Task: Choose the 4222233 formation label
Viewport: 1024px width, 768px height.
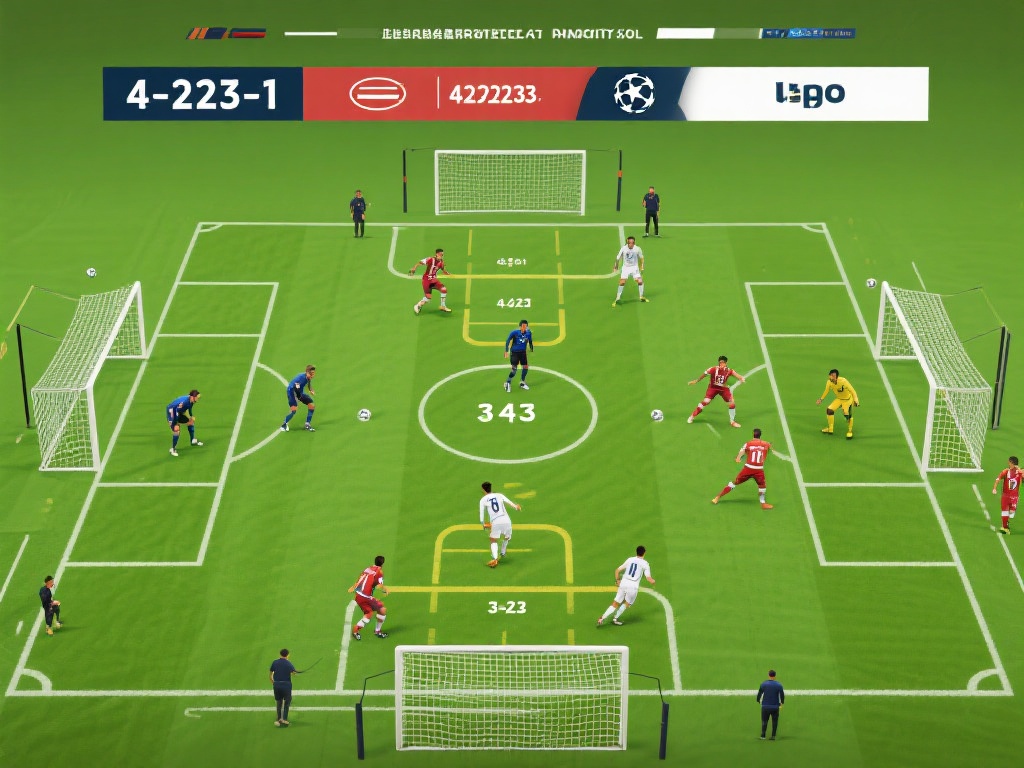Action: coord(494,95)
